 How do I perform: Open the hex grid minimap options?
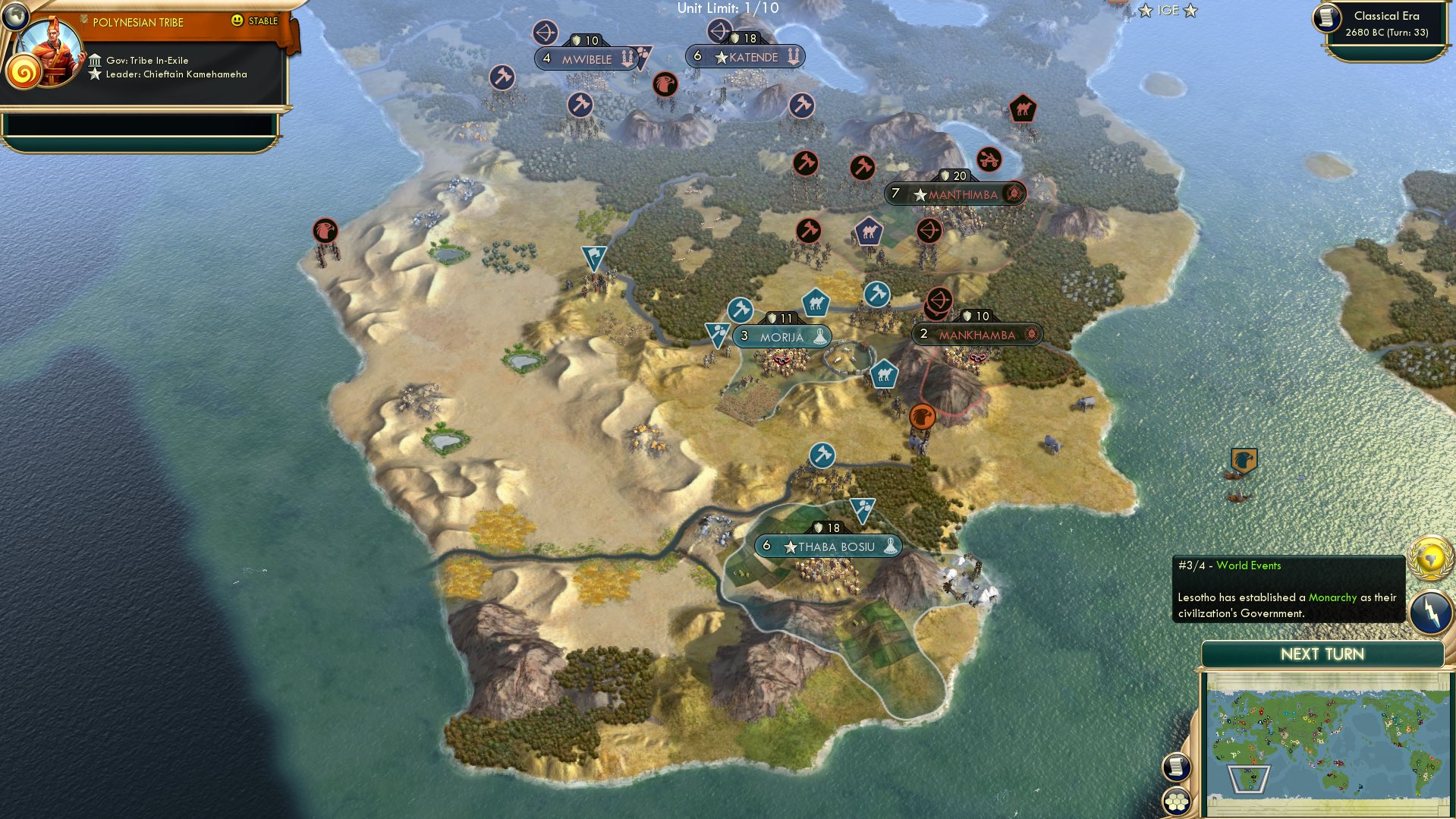point(1176,801)
